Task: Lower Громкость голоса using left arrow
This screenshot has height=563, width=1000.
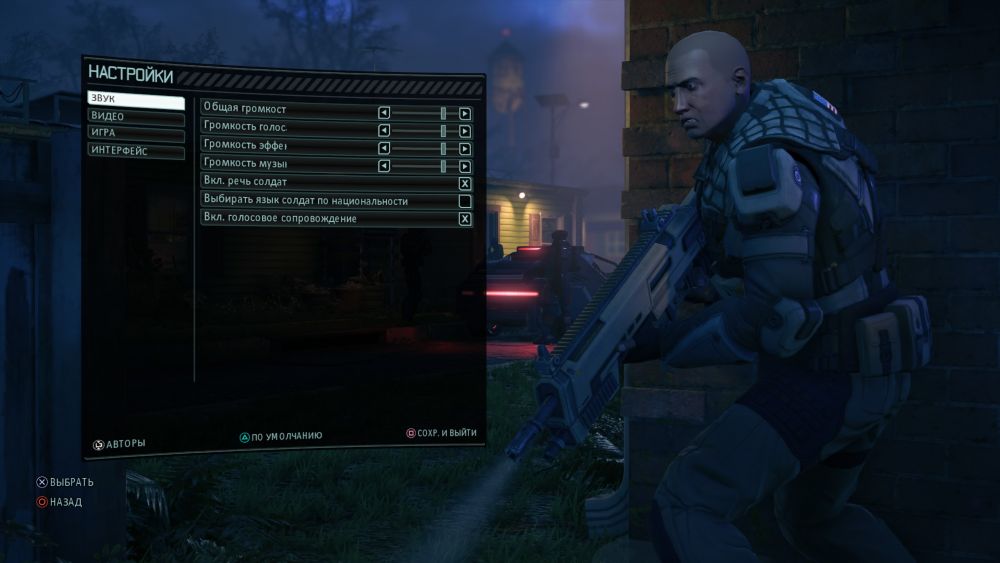Action: pos(384,130)
